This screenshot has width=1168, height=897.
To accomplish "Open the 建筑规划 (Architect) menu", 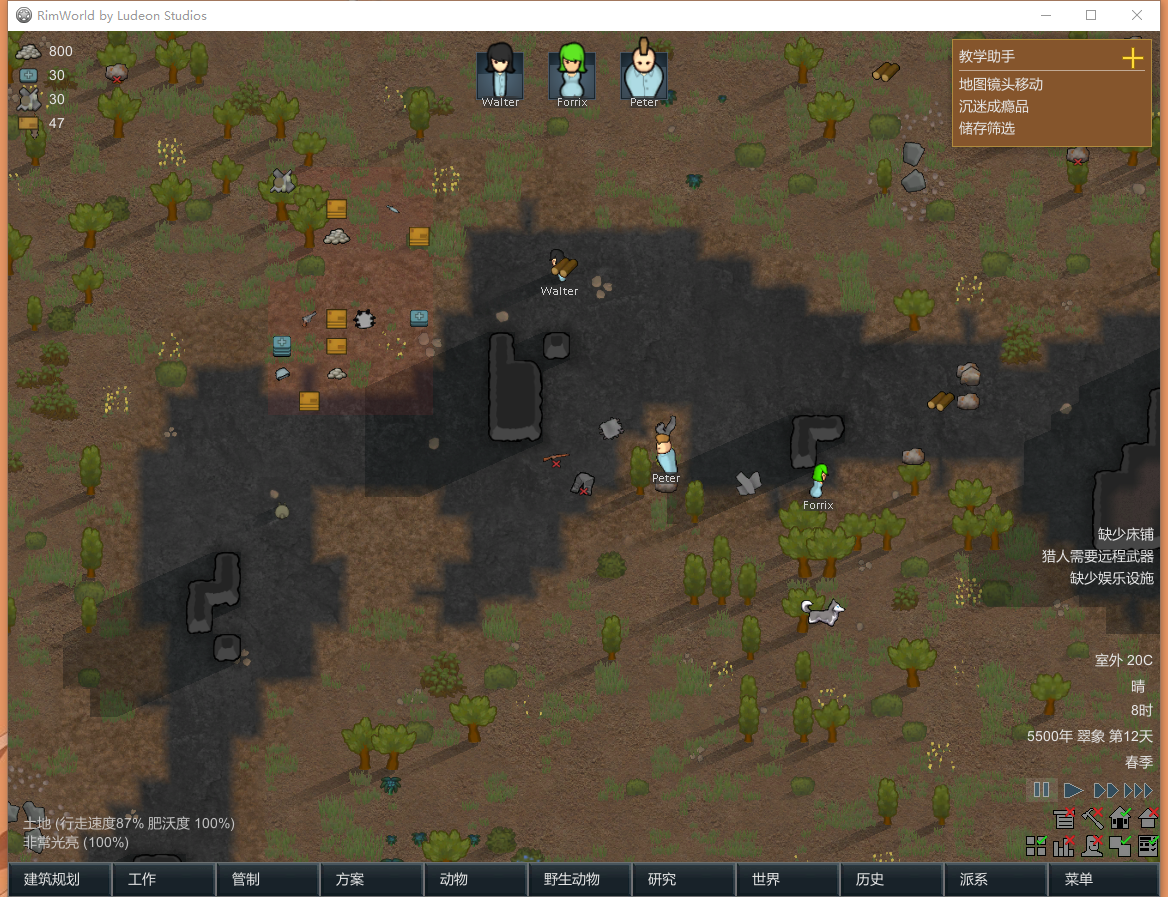I will (x=60, y=880).
